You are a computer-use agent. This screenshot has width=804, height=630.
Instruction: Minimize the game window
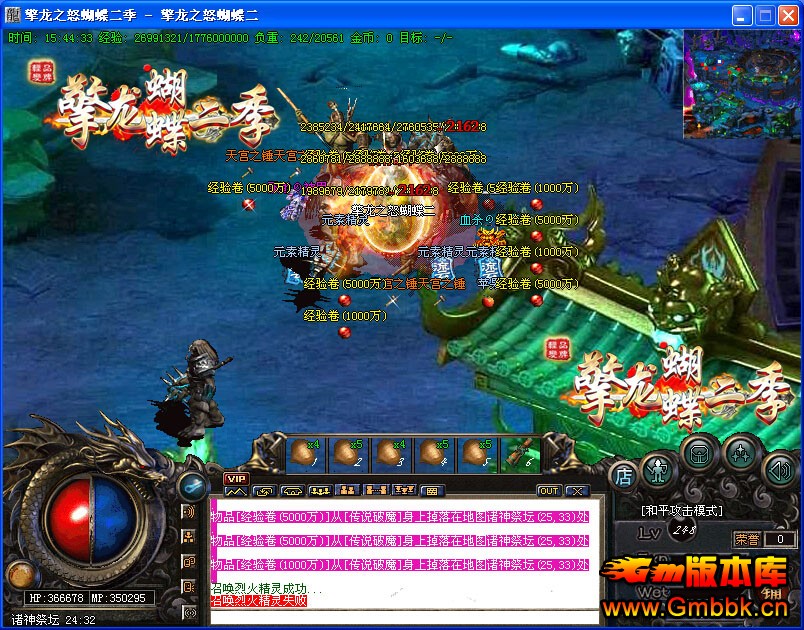point(741,15)
